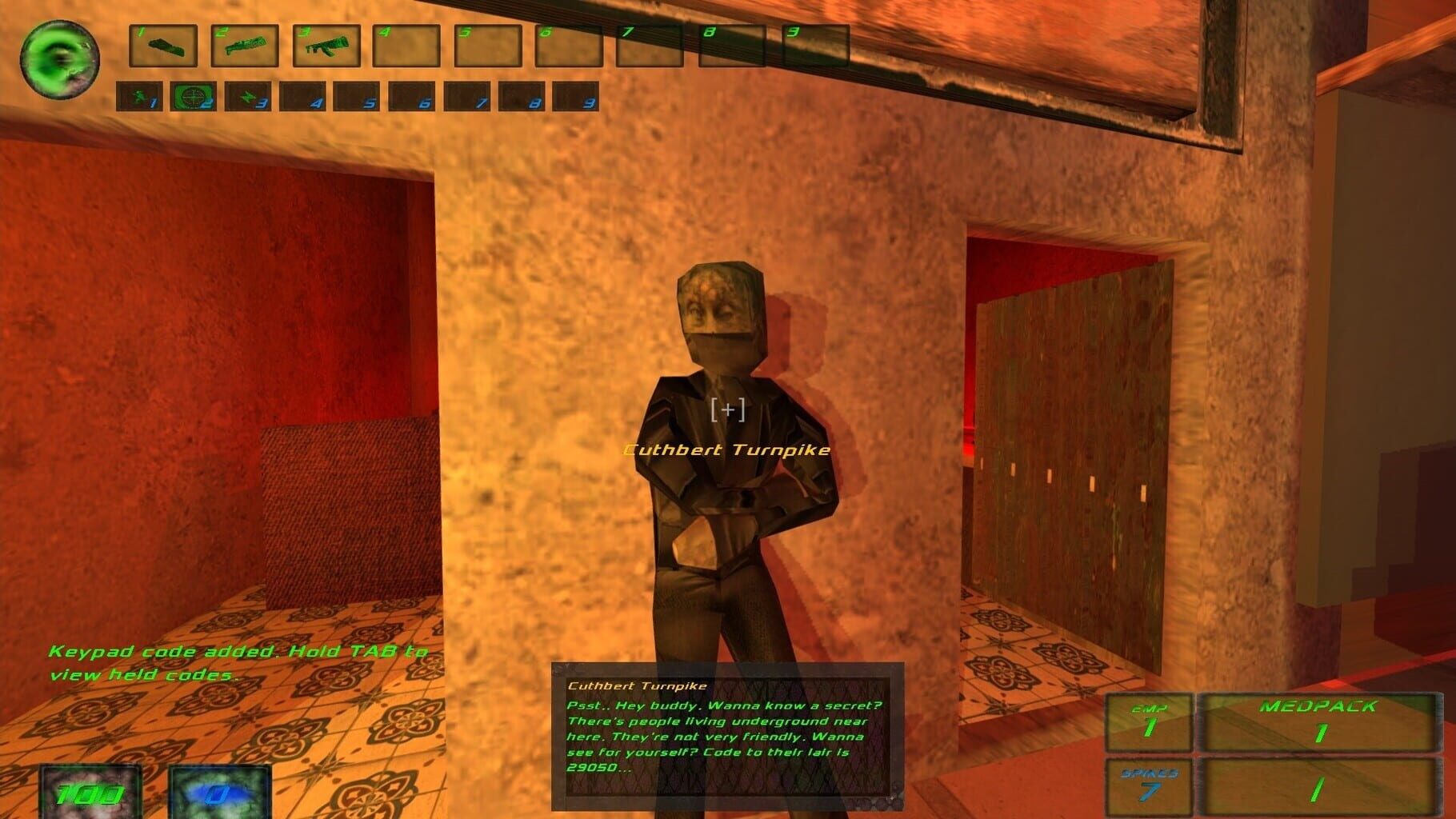The width and height of the screenshot is (1456, 819).
Task: Select the pistol in weapon slot 1
Action: click(163, 45)
